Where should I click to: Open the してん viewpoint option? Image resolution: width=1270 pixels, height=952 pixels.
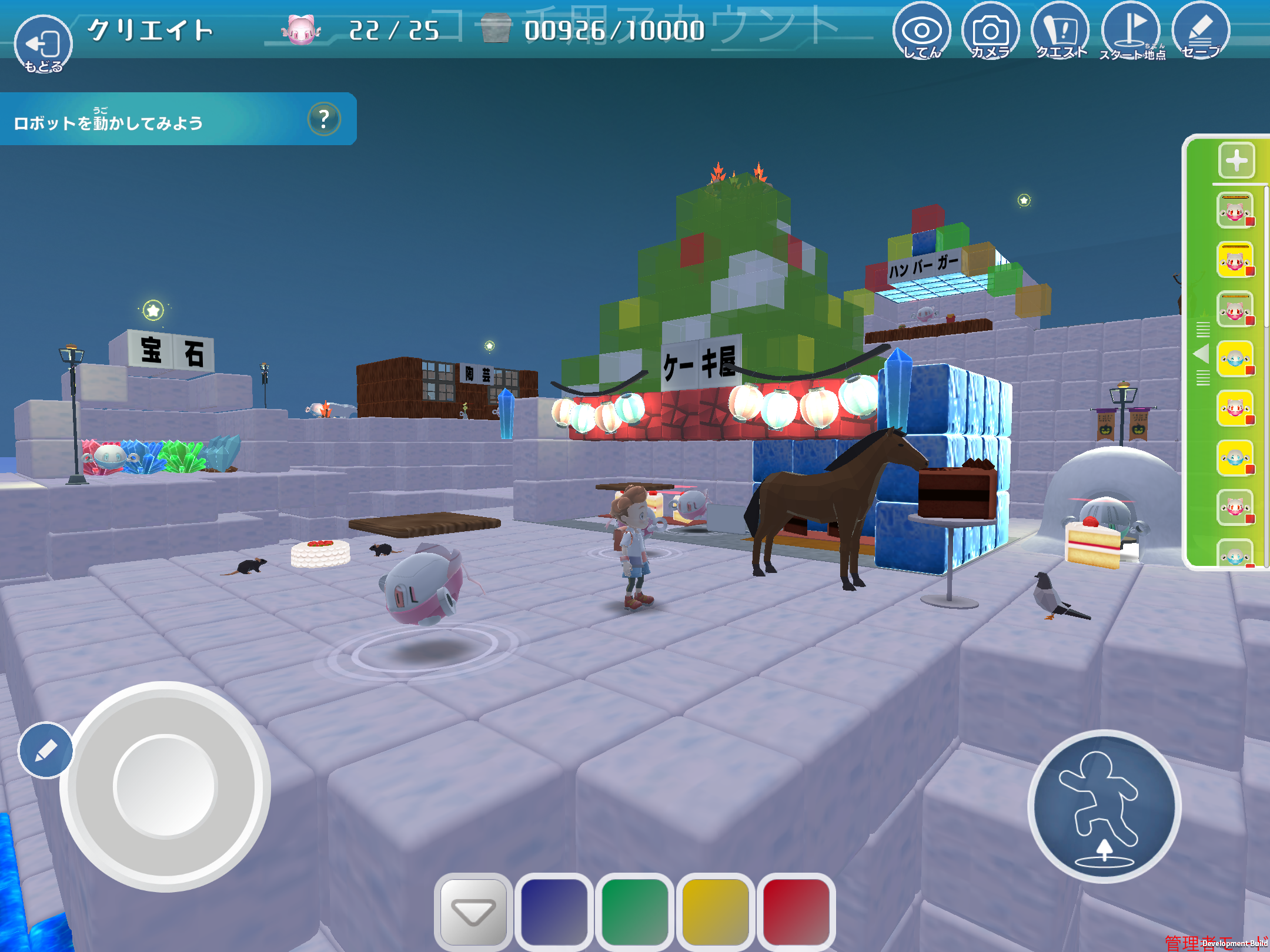tap(921, 31)
